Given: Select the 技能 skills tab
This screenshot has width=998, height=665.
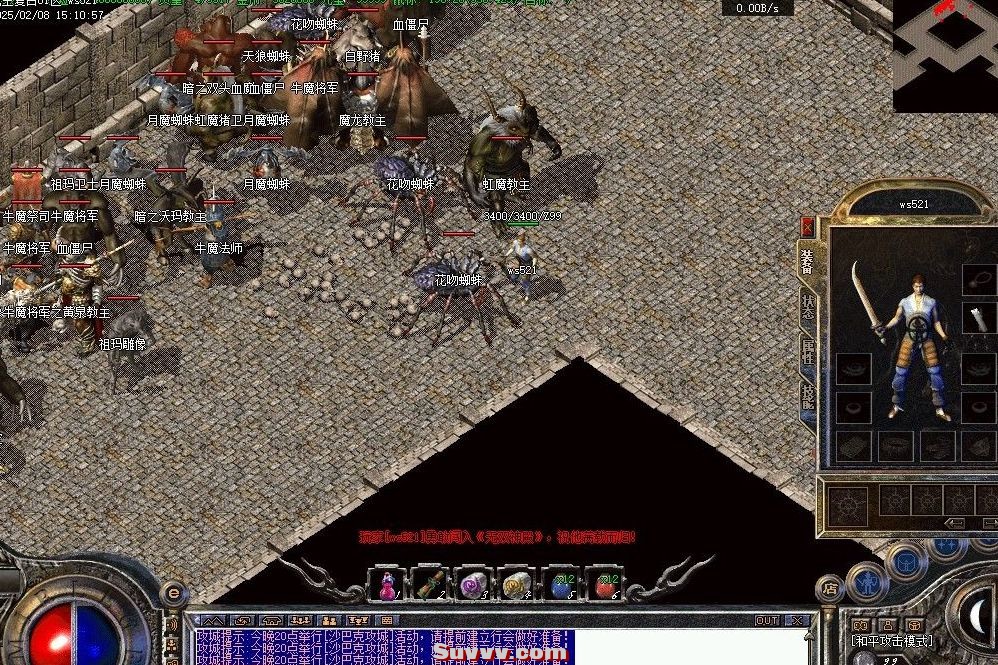Looking at the screenshot, I should point(807,396).
